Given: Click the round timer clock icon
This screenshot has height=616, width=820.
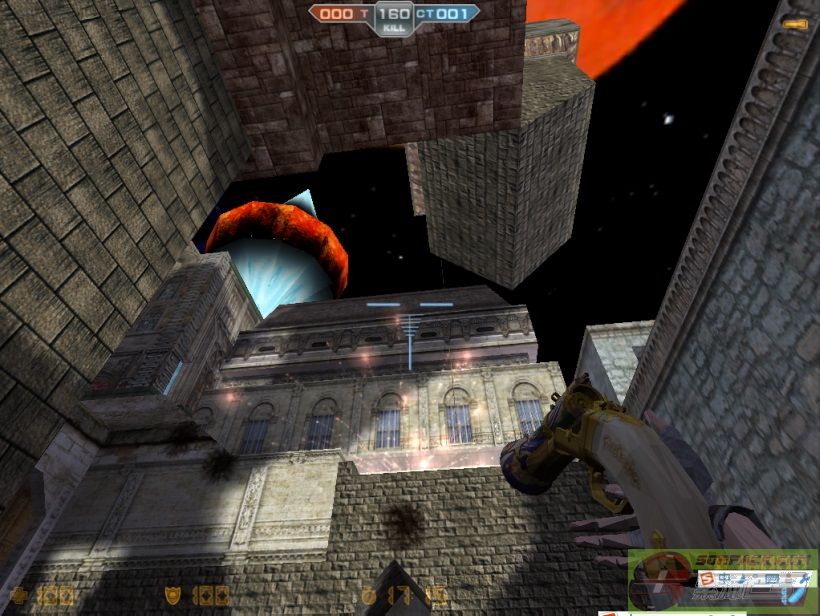Looking at the screenshot, I should pos(369,596).
